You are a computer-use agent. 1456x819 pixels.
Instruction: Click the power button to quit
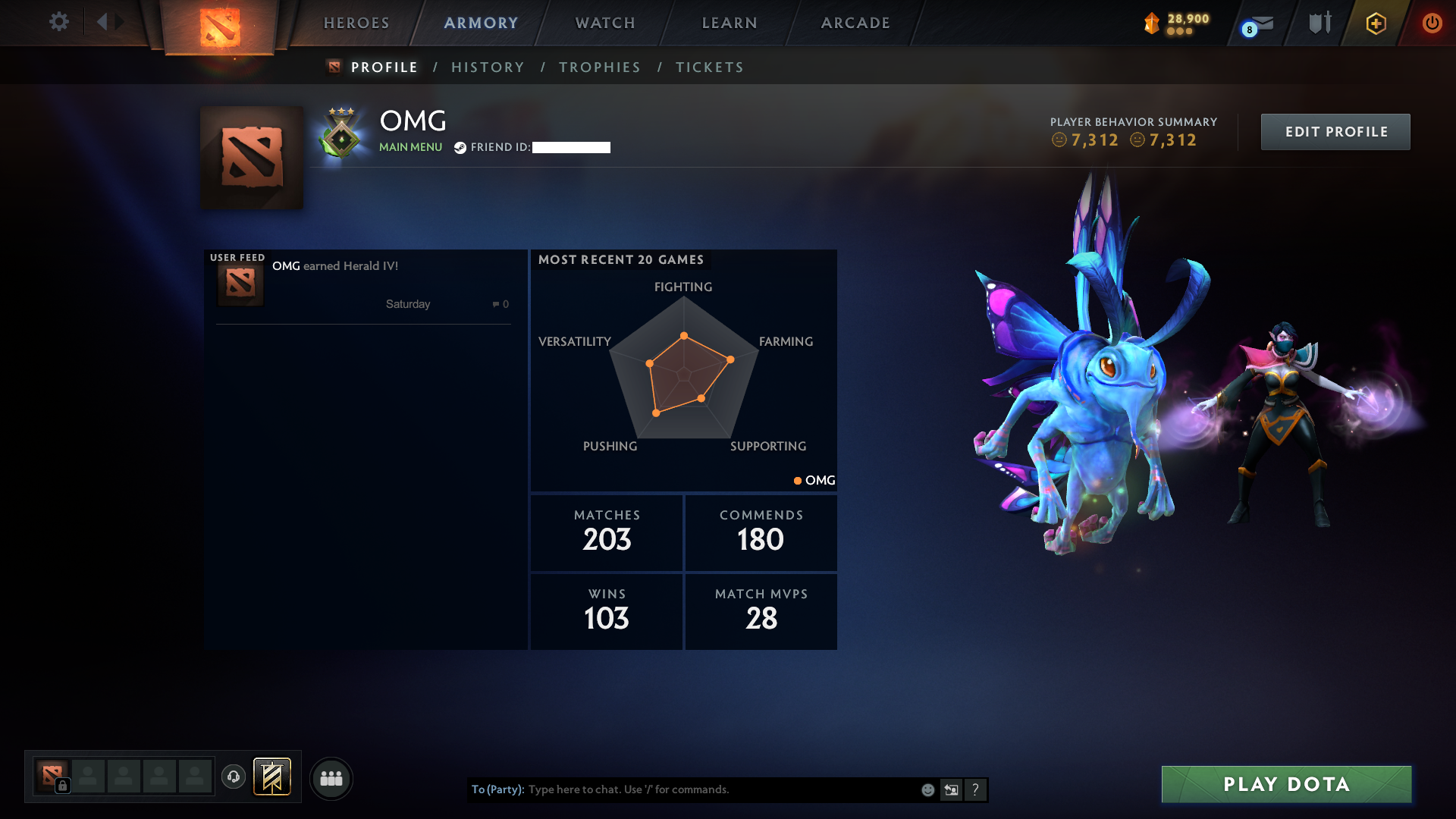1432,23
